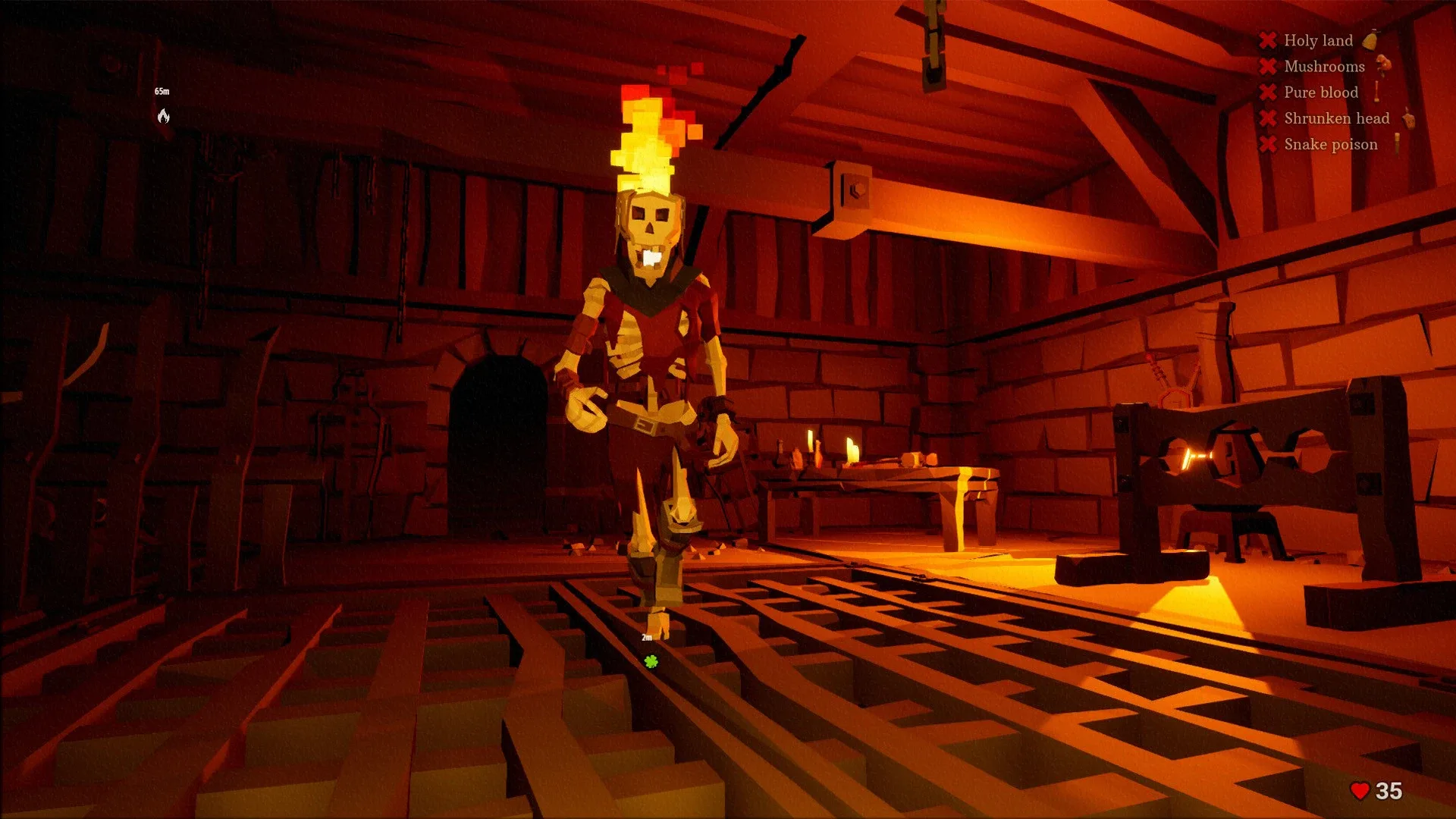
Task: Toggle the red X beside Snake poison
Action: tap(1268, 143)
